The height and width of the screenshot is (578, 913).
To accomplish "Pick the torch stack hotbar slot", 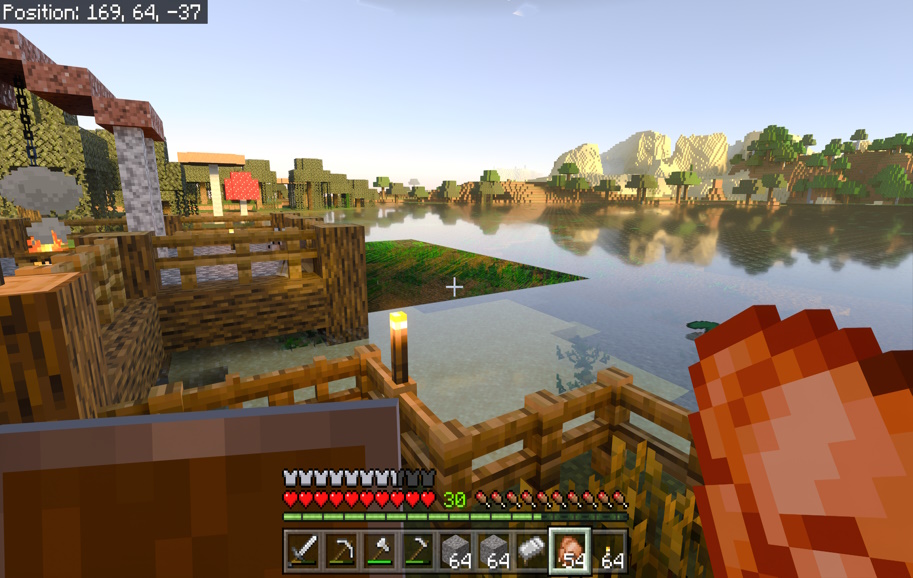I will (609, 549).
